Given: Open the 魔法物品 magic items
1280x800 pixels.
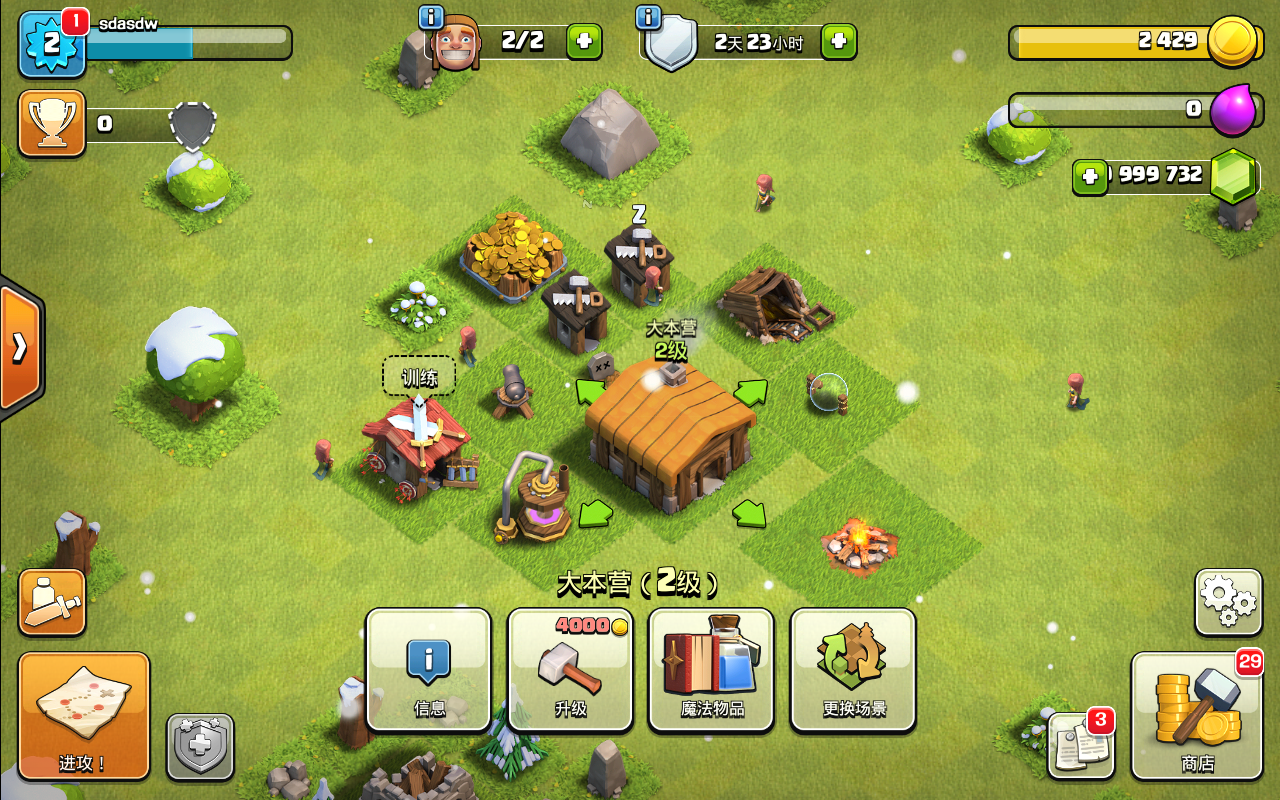Looking at the screenshot, I should (x=711, y=669).
